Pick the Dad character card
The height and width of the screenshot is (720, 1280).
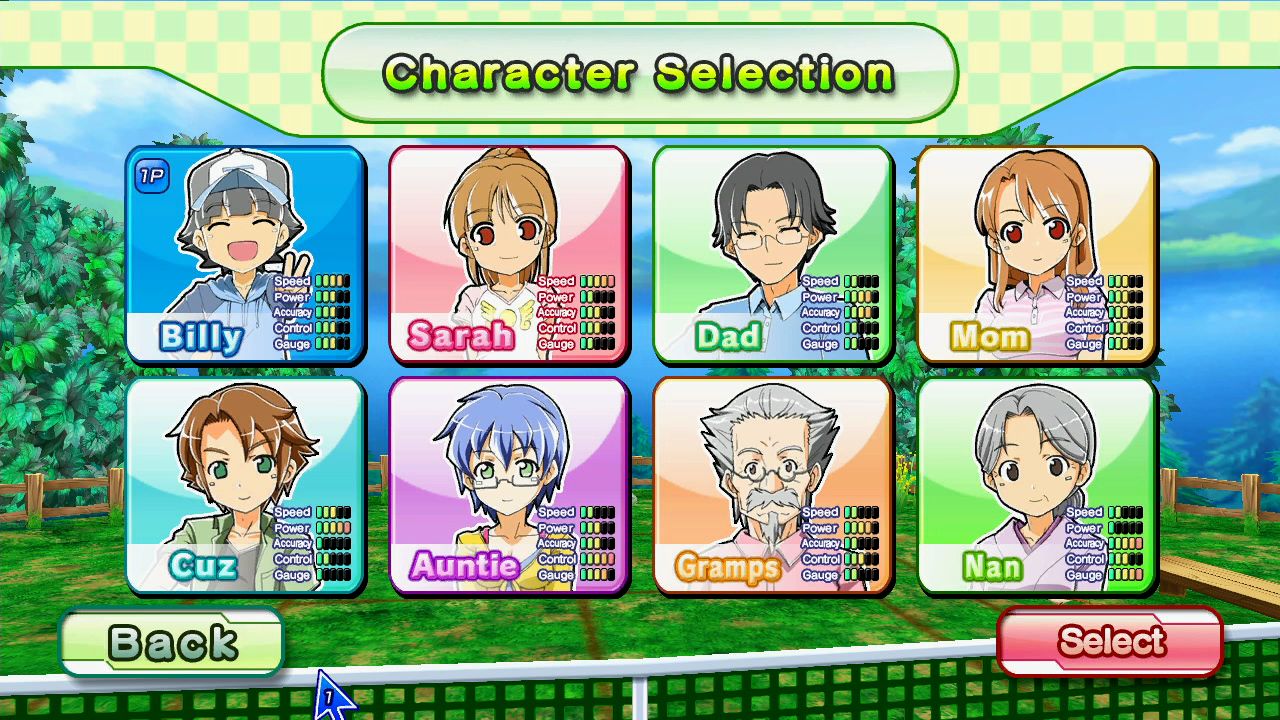coord(773,254)
